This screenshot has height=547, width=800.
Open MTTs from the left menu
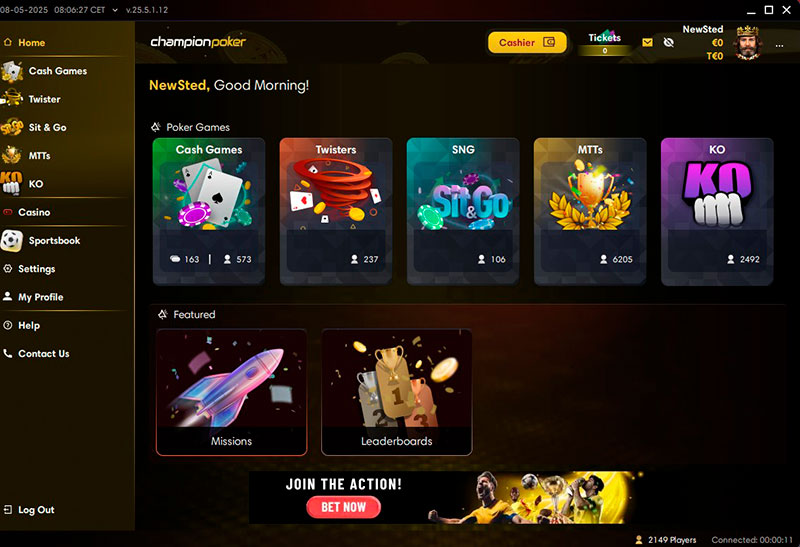pos(40,156)
